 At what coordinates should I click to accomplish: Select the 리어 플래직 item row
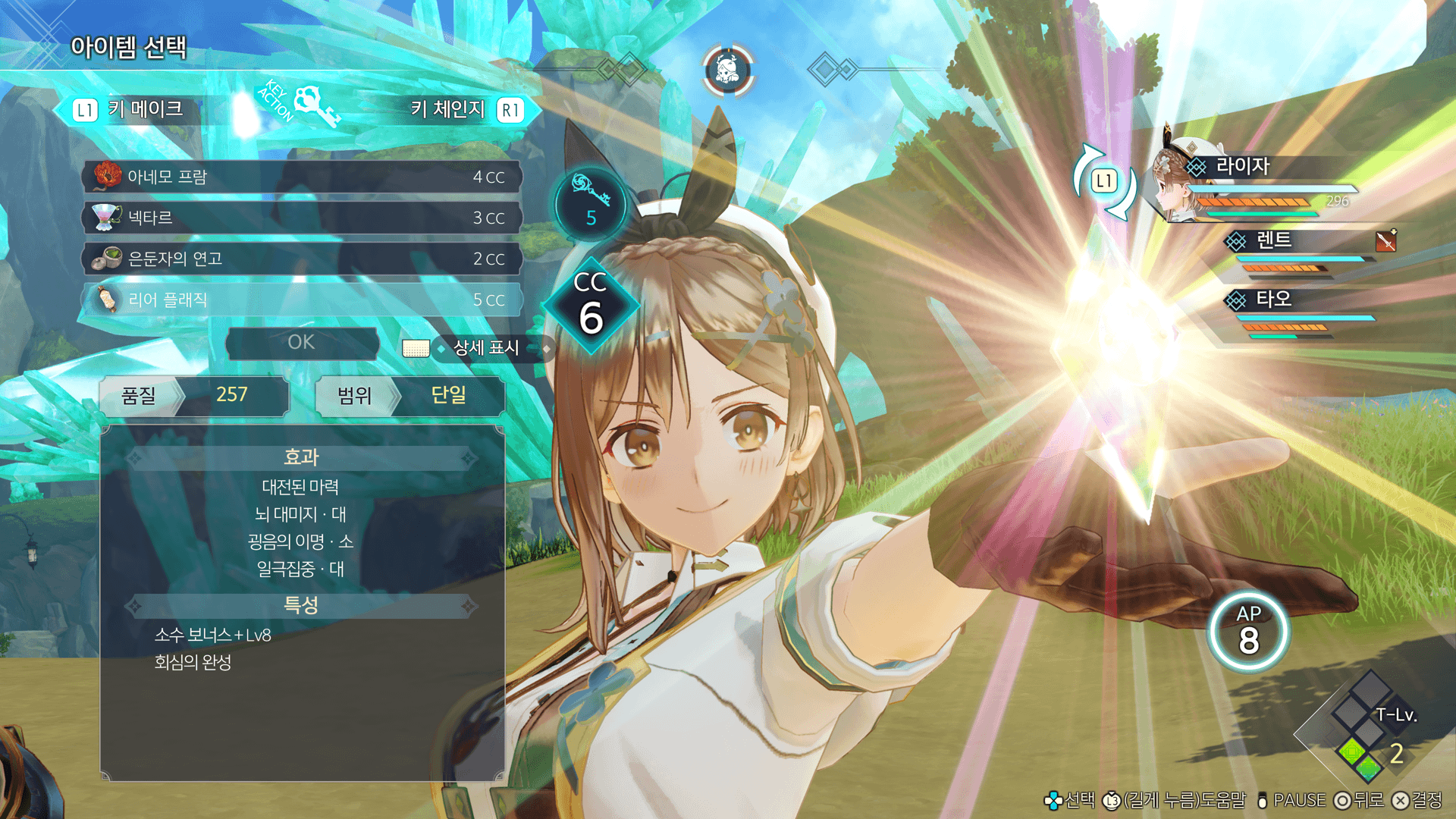pyautogui.click(x=301, y=300)
